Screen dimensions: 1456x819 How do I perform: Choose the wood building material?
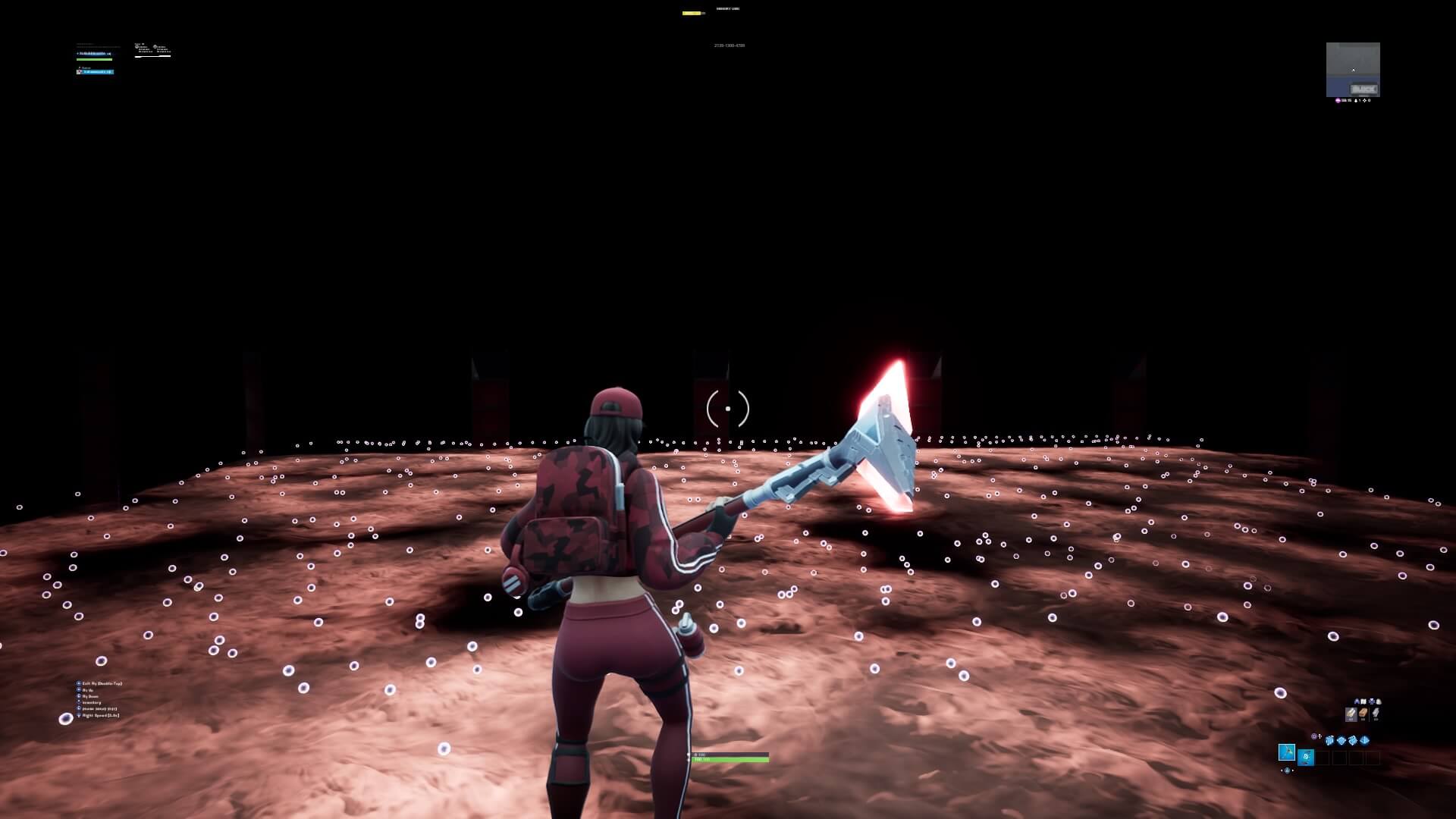[1351, 714]
